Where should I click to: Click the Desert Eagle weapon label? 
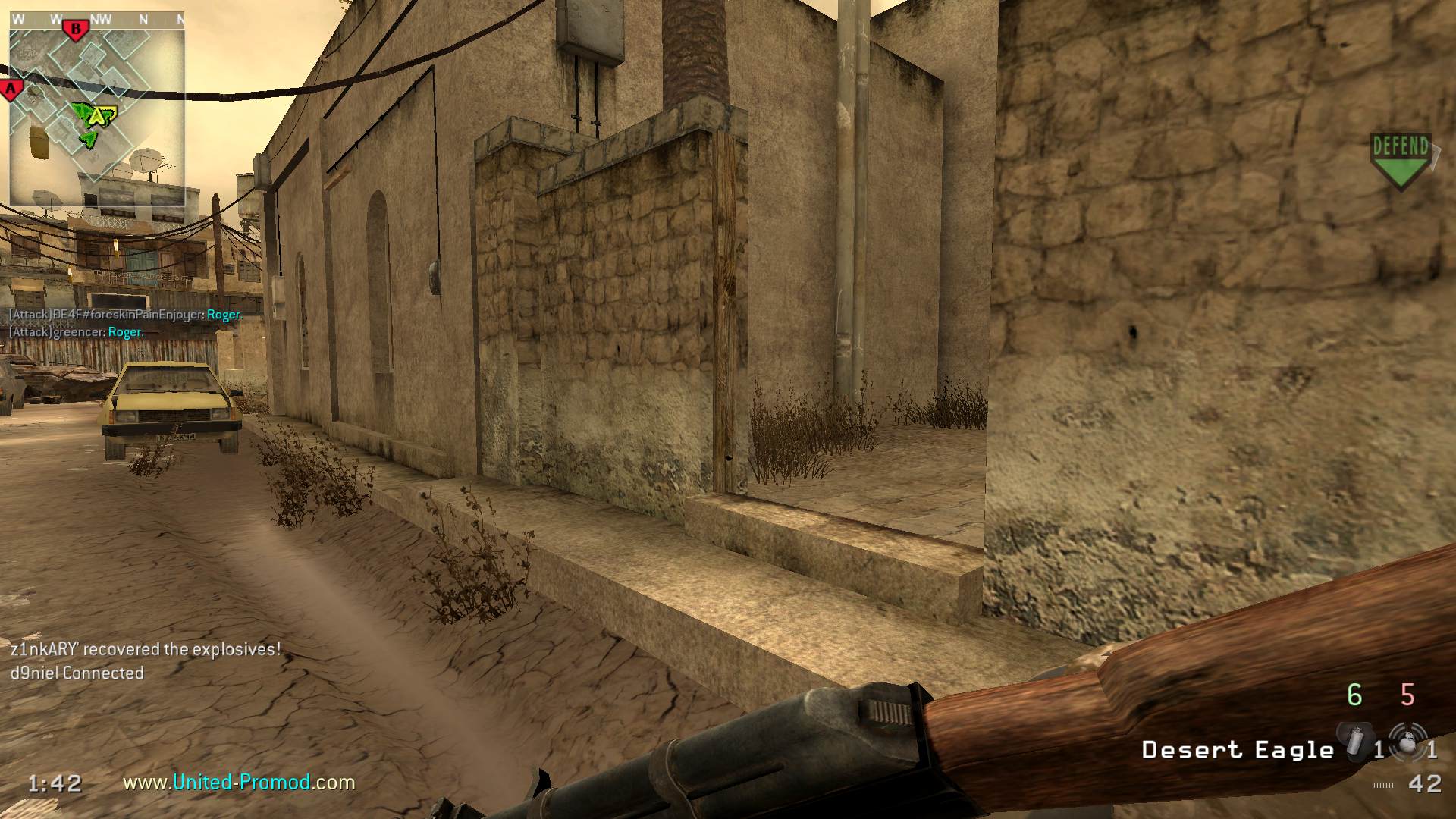[x=1238, y=750]
